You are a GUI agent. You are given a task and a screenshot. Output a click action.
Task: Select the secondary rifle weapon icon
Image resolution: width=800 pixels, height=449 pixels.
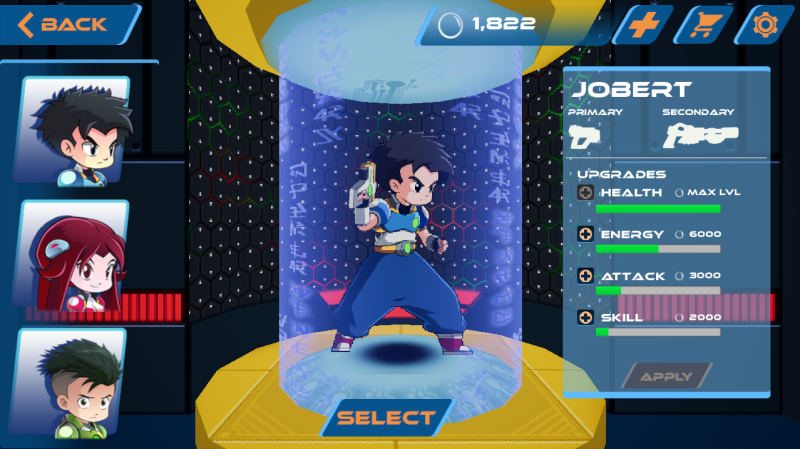(700, 135)
